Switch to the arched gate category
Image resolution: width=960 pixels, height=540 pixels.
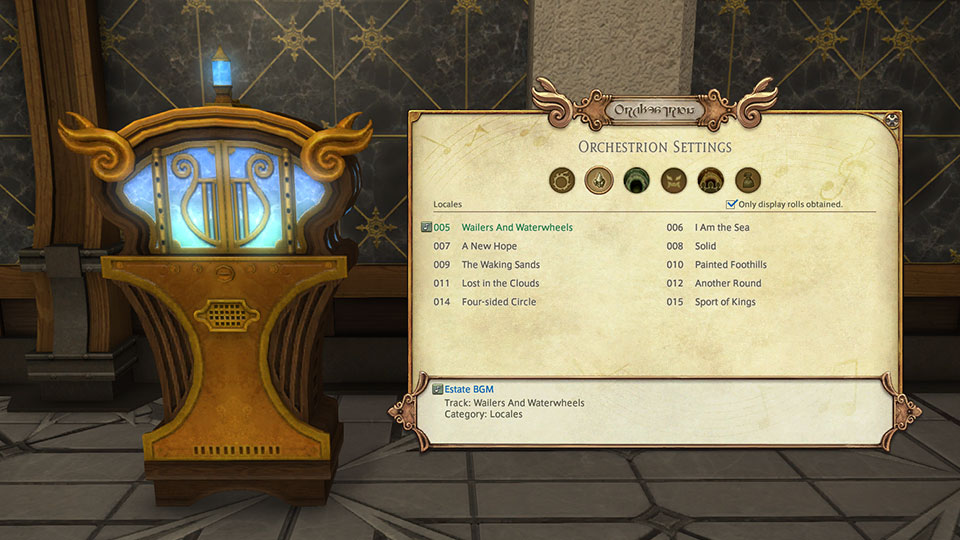pos(710,180)
